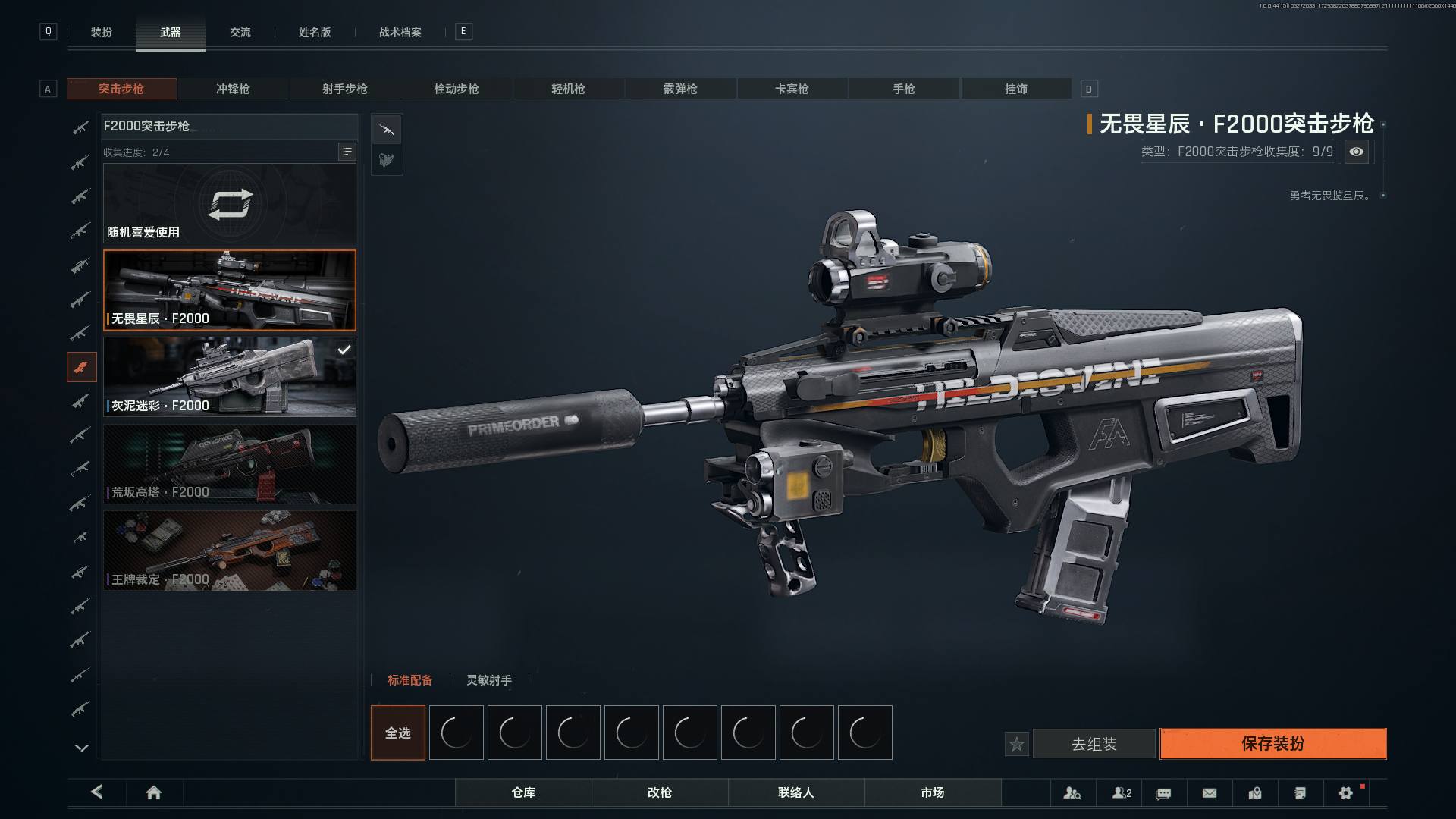Save the outfit with 保存装扮 button
Viewport: 1456px width, 819px height.
[1272, 743]
